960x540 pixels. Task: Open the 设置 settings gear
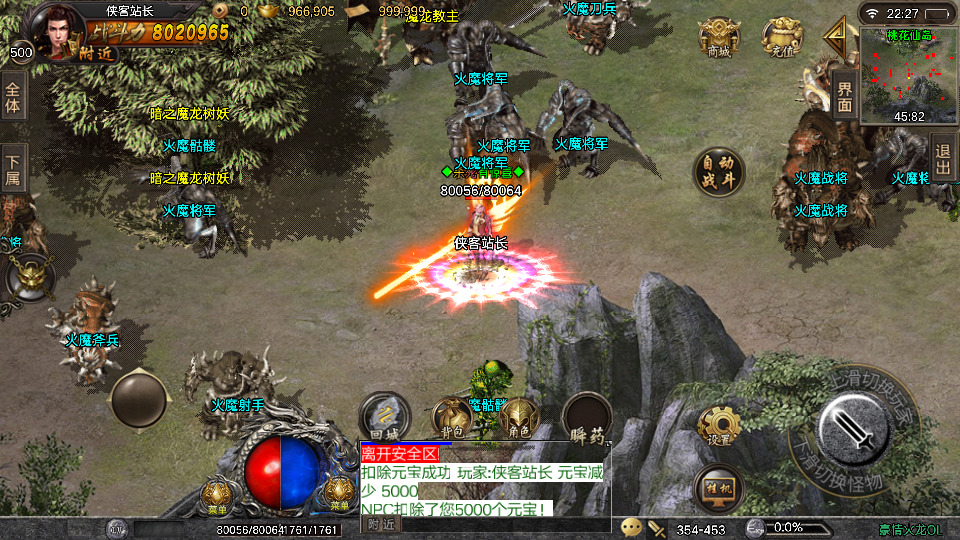coord(719,426)
